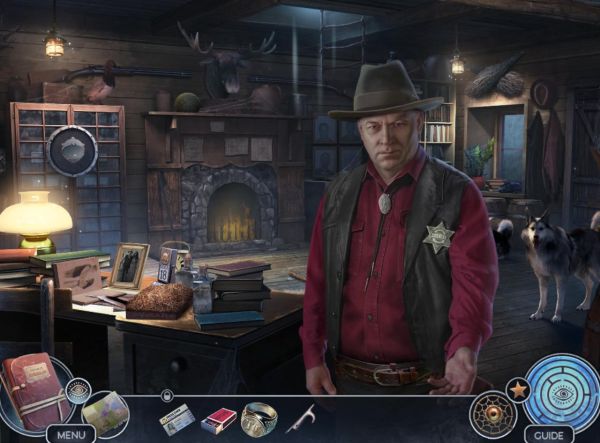Open the strategy GUIDE
This screenshot has height=443, width=600.
point(549,434)
